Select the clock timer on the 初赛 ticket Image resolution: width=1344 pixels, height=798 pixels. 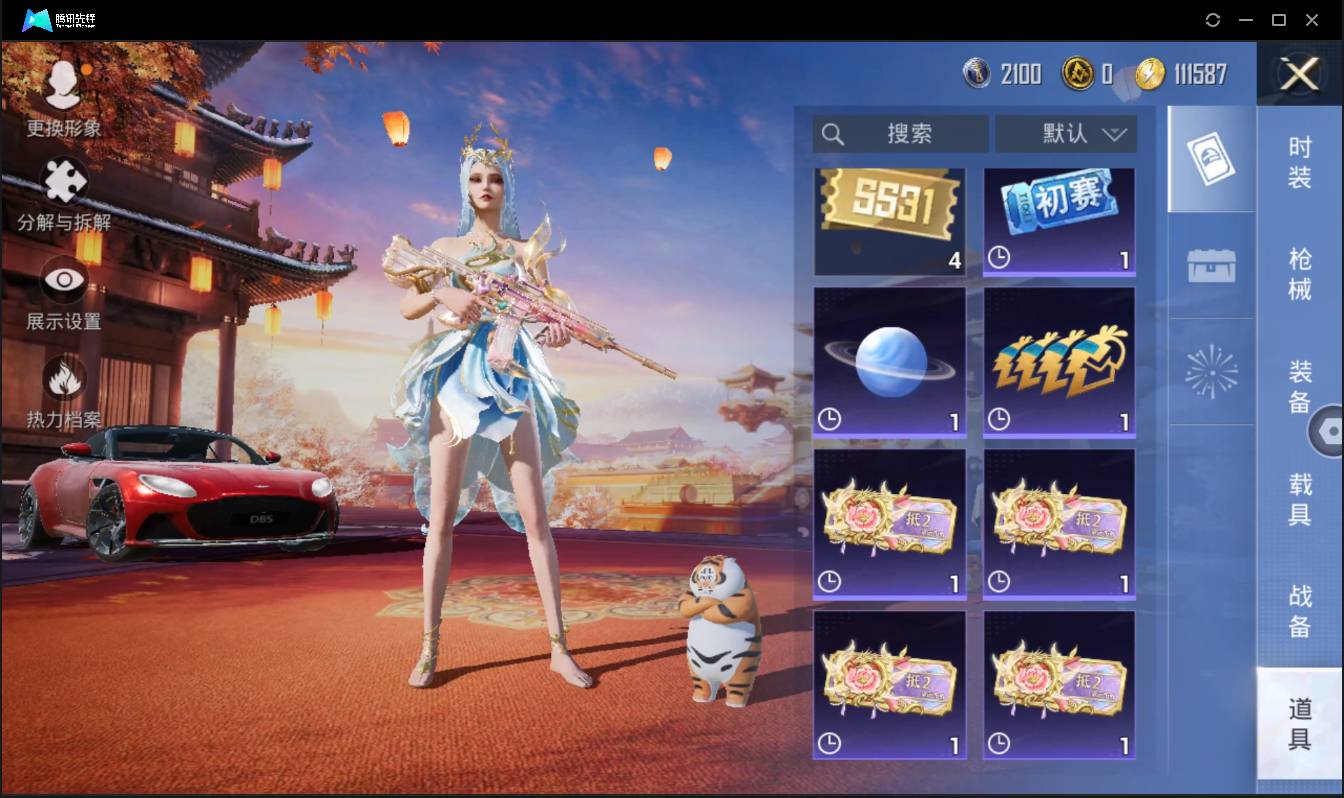(997, 258)
